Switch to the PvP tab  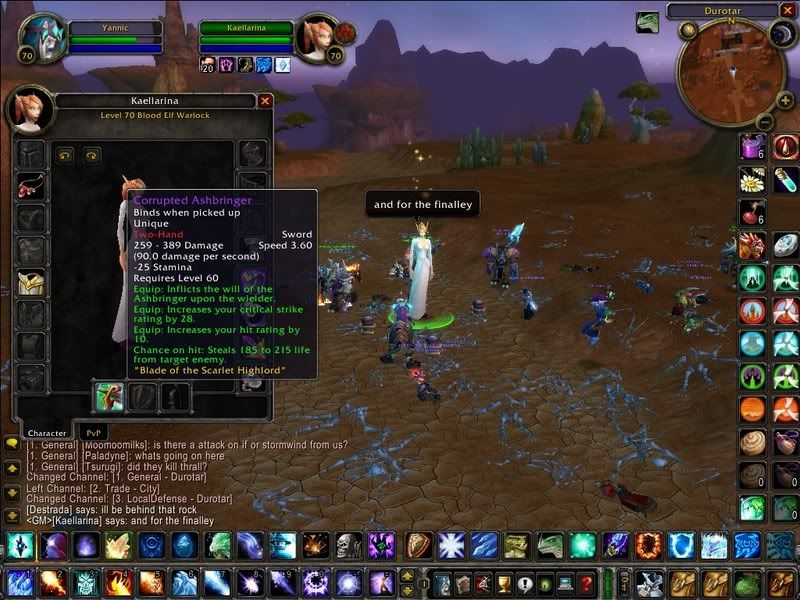coord(90,432)
